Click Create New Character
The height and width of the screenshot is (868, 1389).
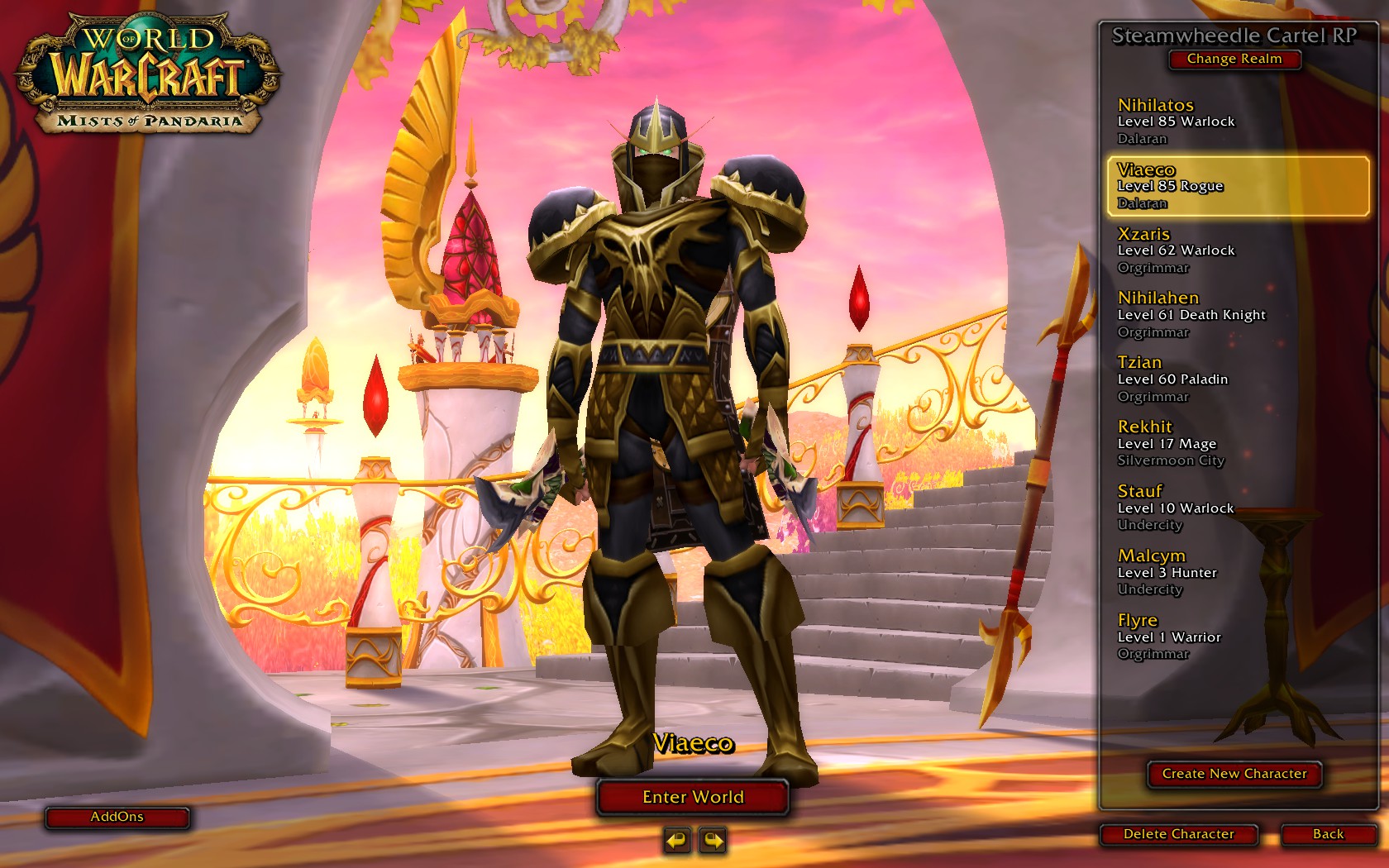click(1234, 775)
